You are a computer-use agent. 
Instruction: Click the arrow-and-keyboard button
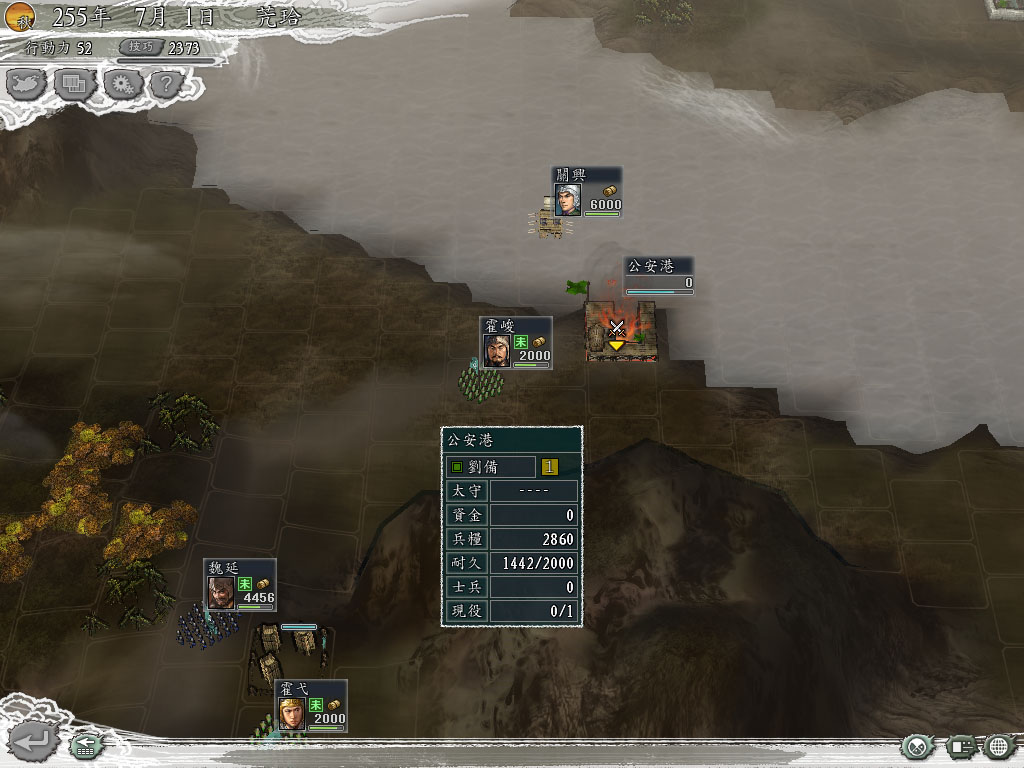tap(86, 745)
